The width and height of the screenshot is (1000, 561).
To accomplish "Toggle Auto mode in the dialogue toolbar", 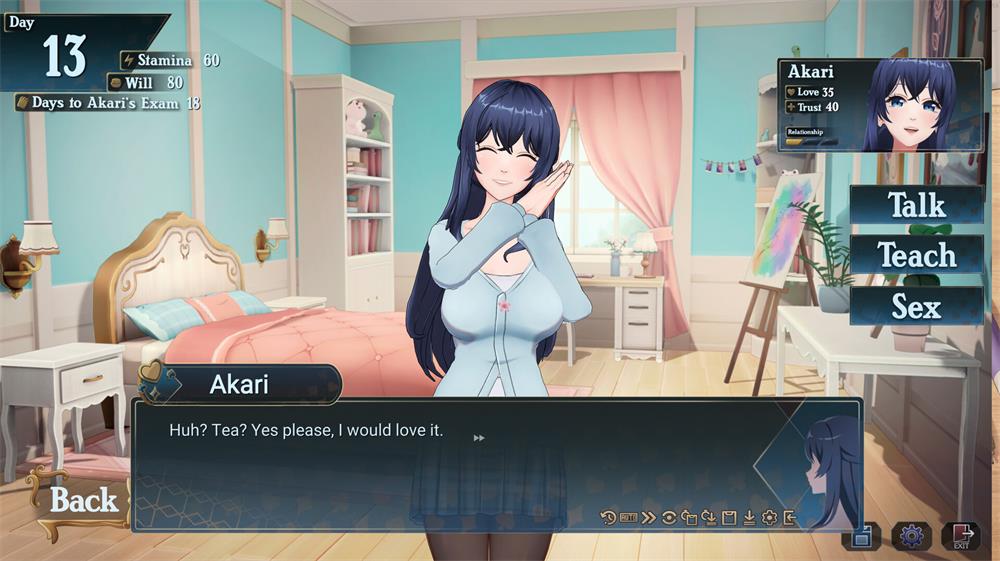I will coord(628,517).
